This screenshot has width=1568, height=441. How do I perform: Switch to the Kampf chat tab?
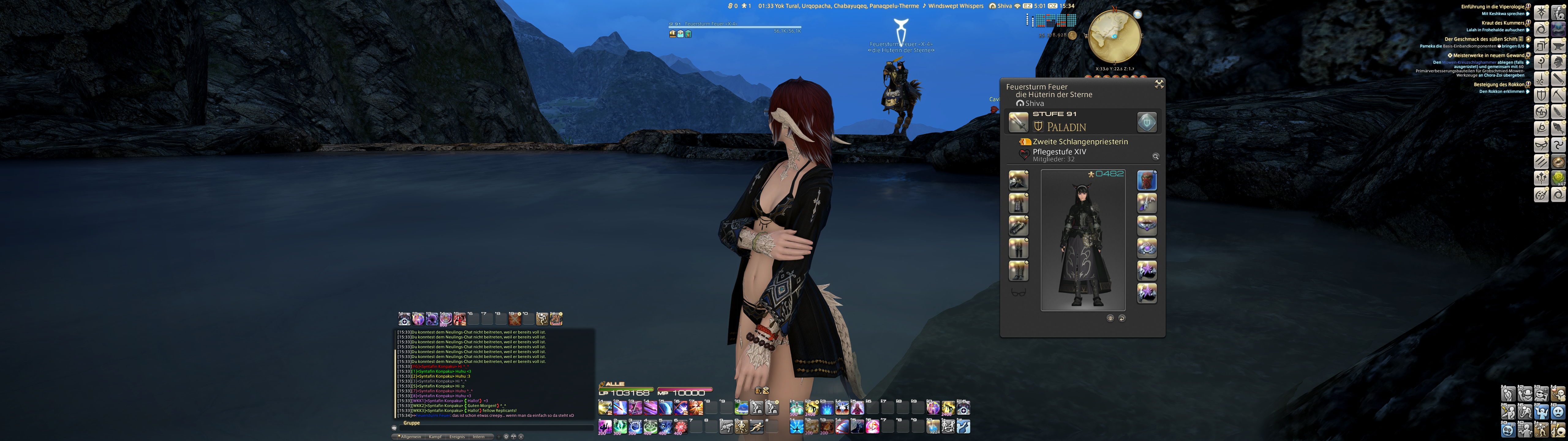[435, 437]
